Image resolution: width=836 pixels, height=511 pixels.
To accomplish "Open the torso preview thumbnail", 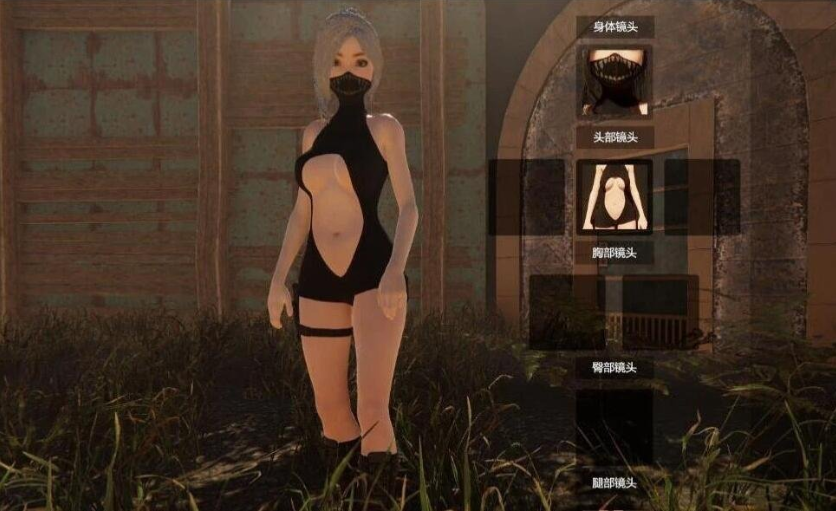I will click(x=614, y=196).
